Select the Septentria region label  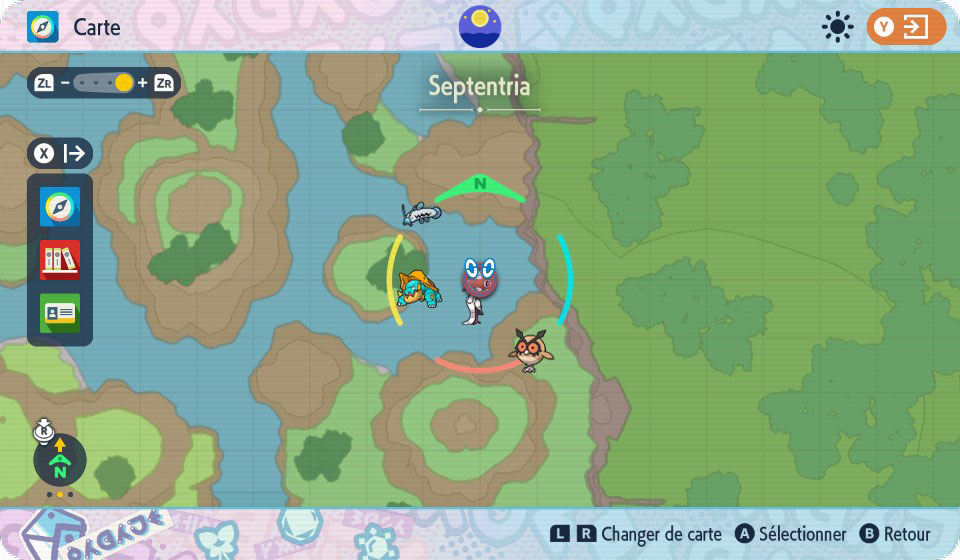480,86
